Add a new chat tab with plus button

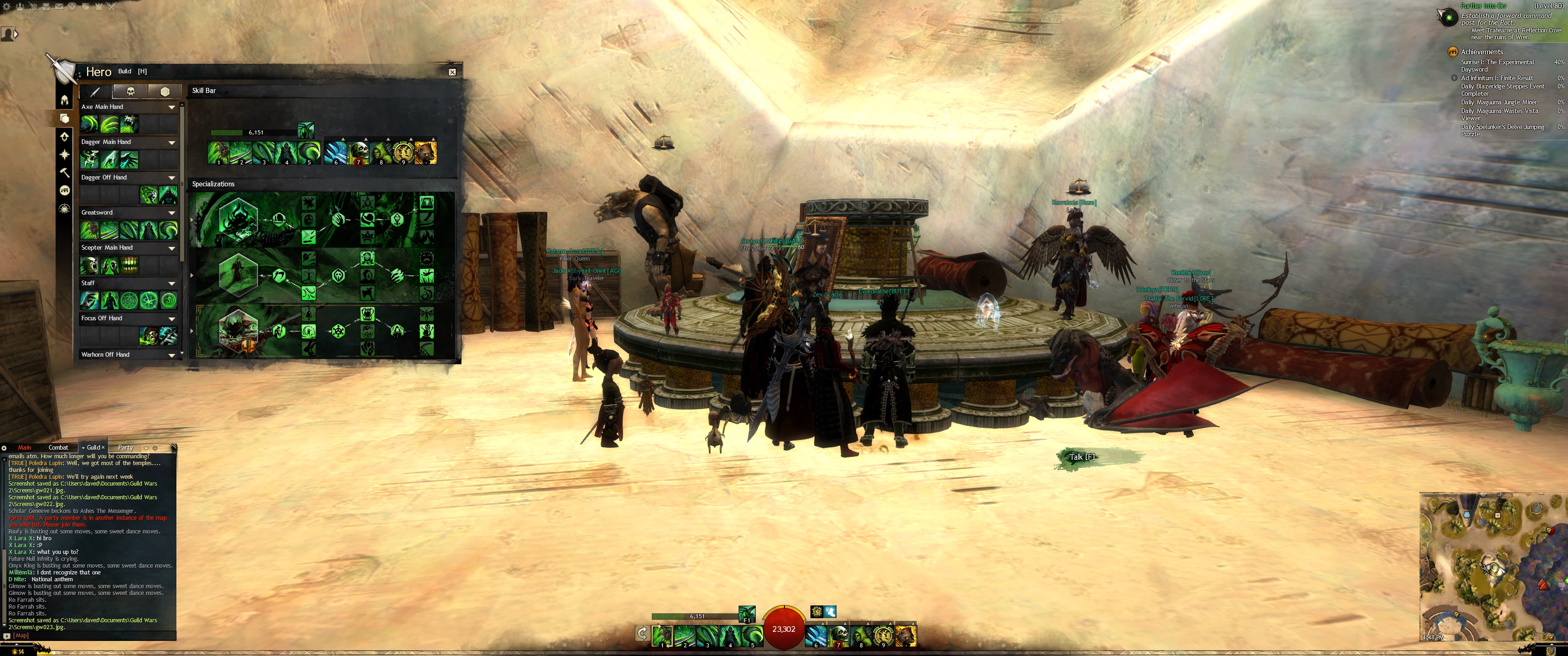pyautogui.click(x=155, y=448)
